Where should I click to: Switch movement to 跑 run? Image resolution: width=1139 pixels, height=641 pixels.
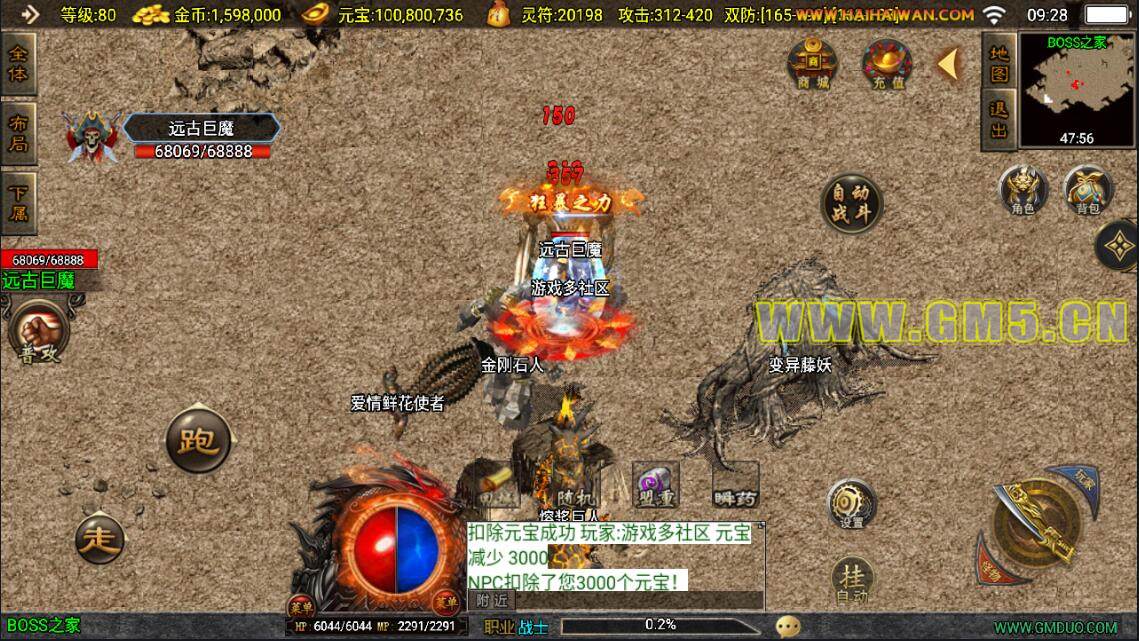198,440
